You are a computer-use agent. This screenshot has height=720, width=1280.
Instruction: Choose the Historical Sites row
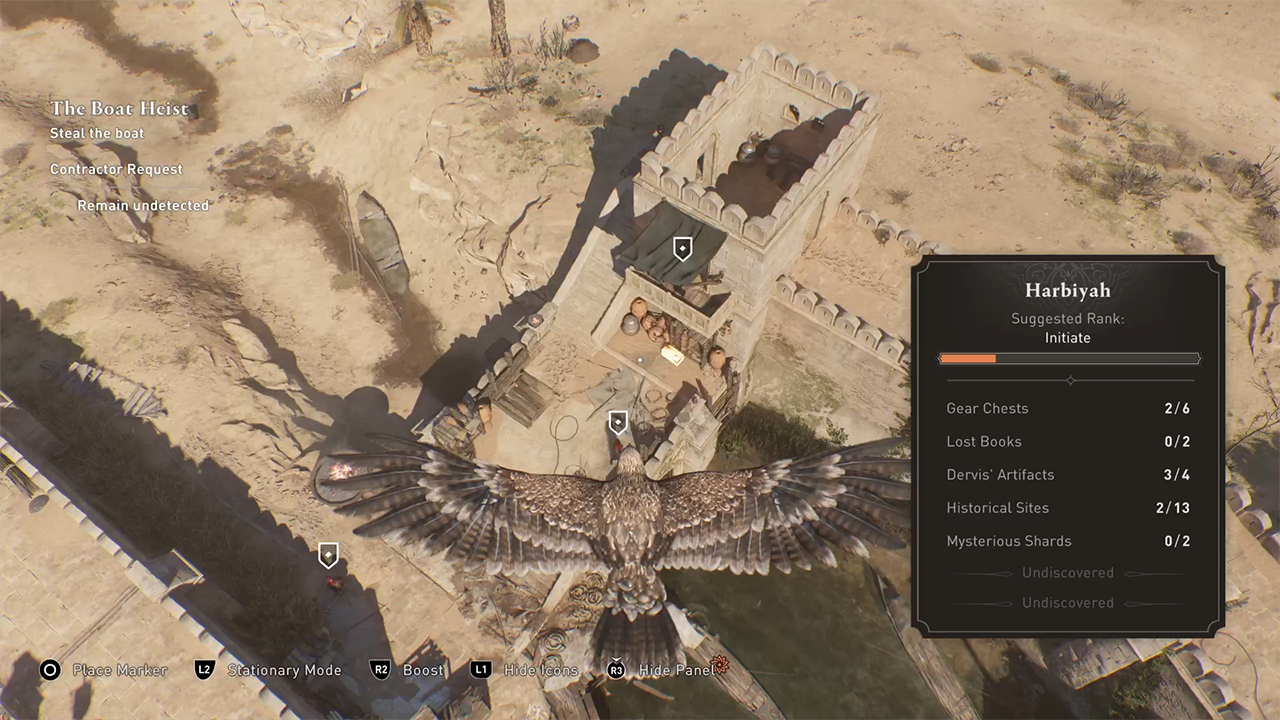(1068, 507)
